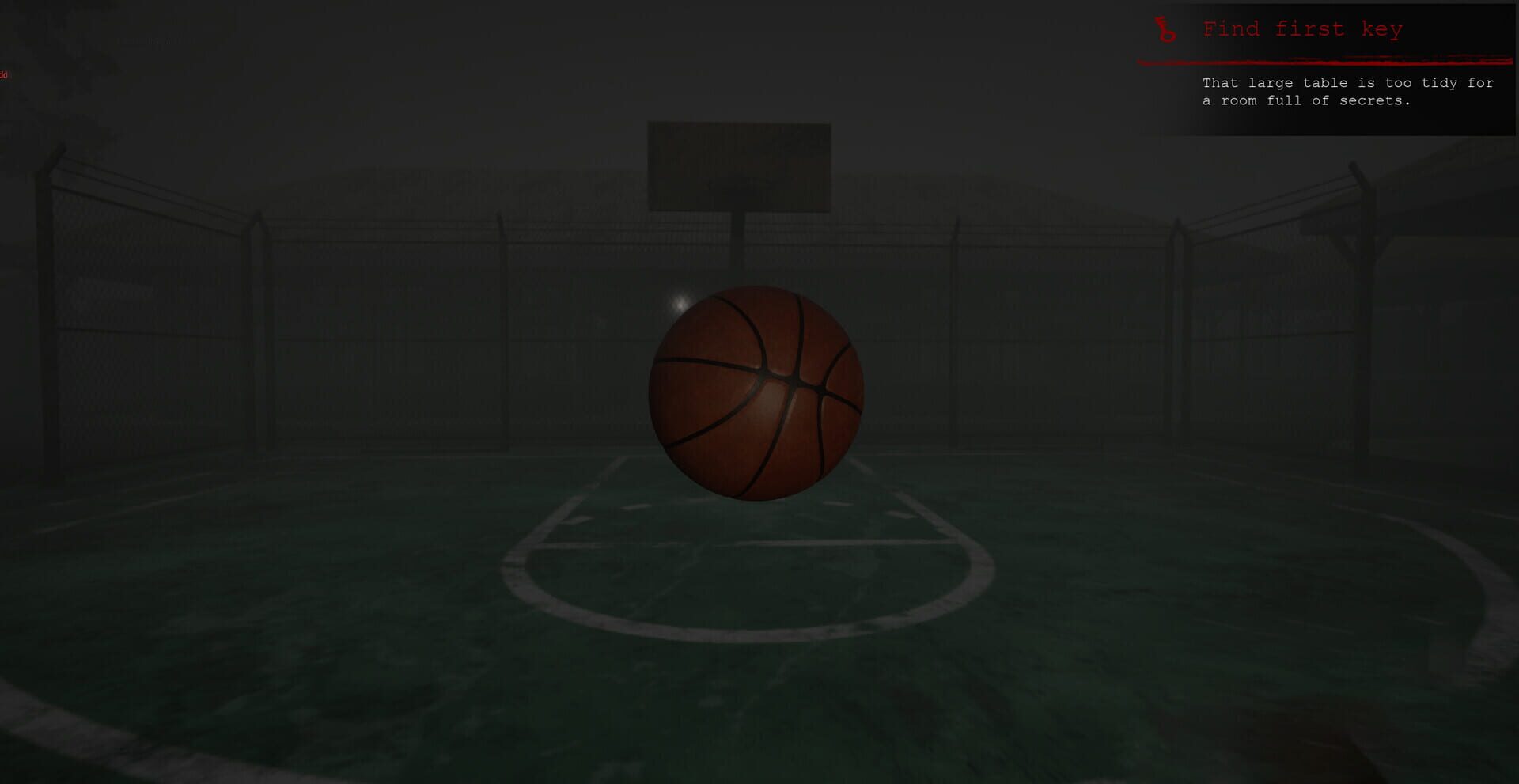Select the 'Find first key' objective title
The image size is (1519, 784).
click(x=1302, y=29)
